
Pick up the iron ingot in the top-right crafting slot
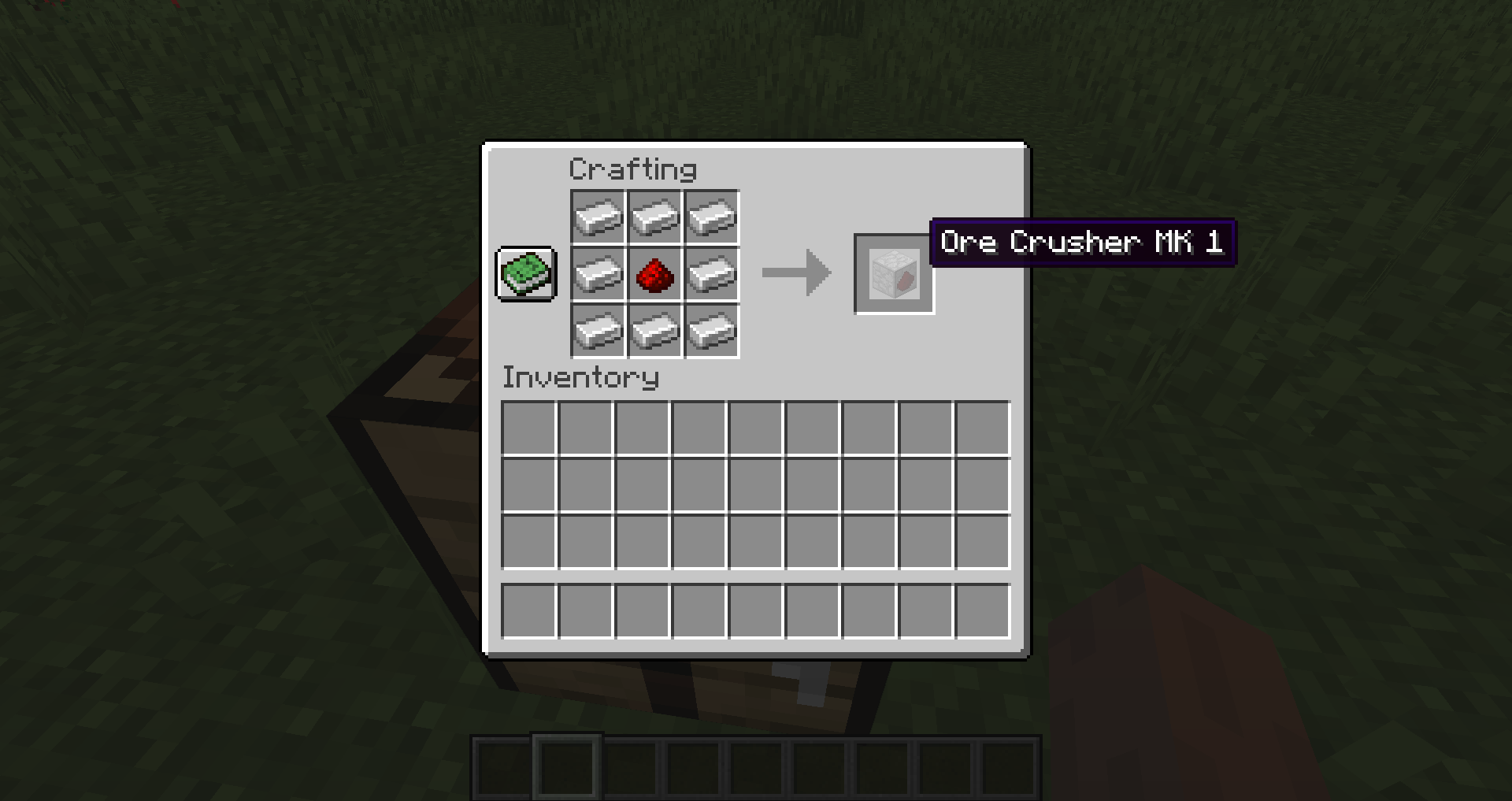click(711, 217)
